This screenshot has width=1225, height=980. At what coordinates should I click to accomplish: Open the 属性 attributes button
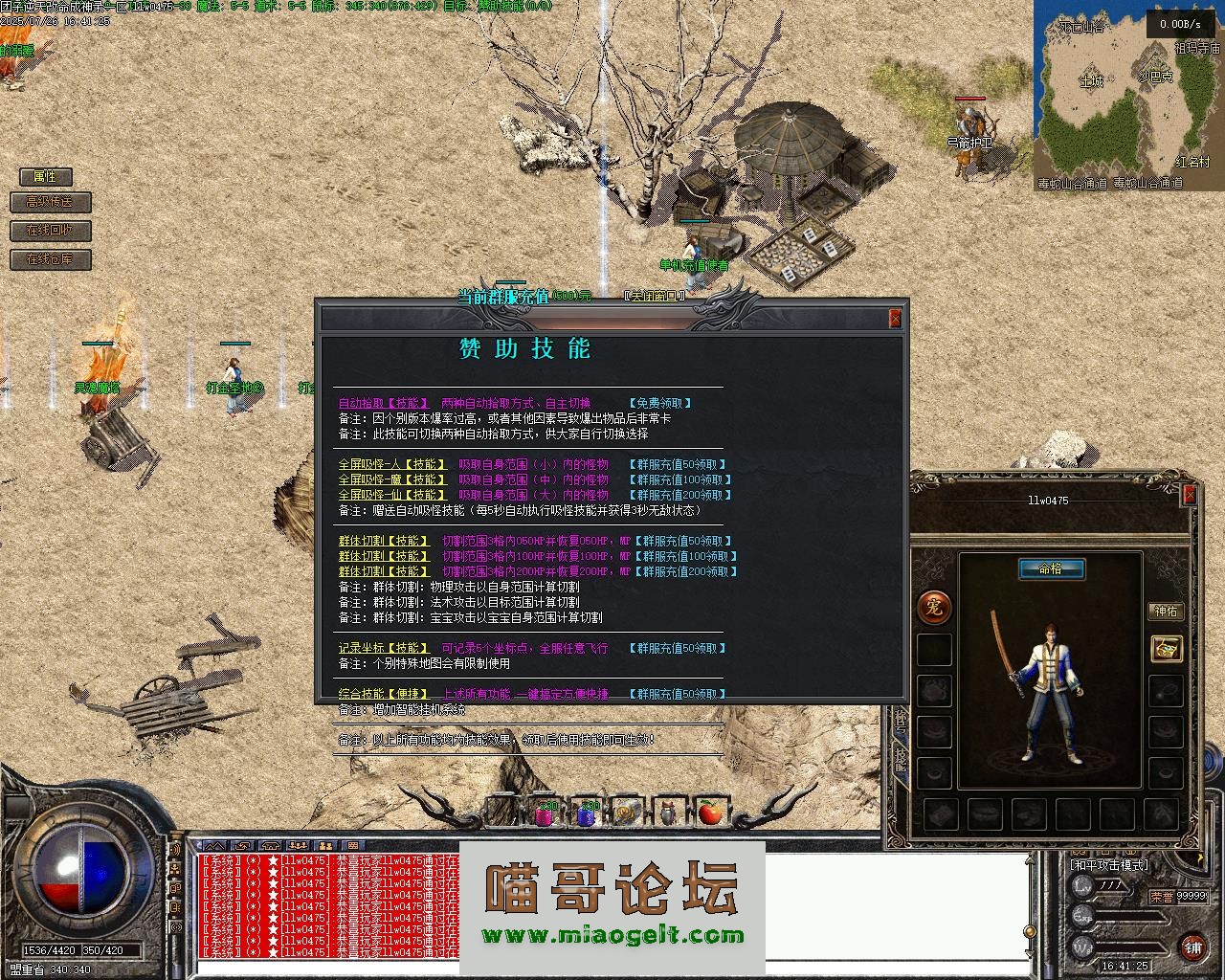[x=45, y=176]
